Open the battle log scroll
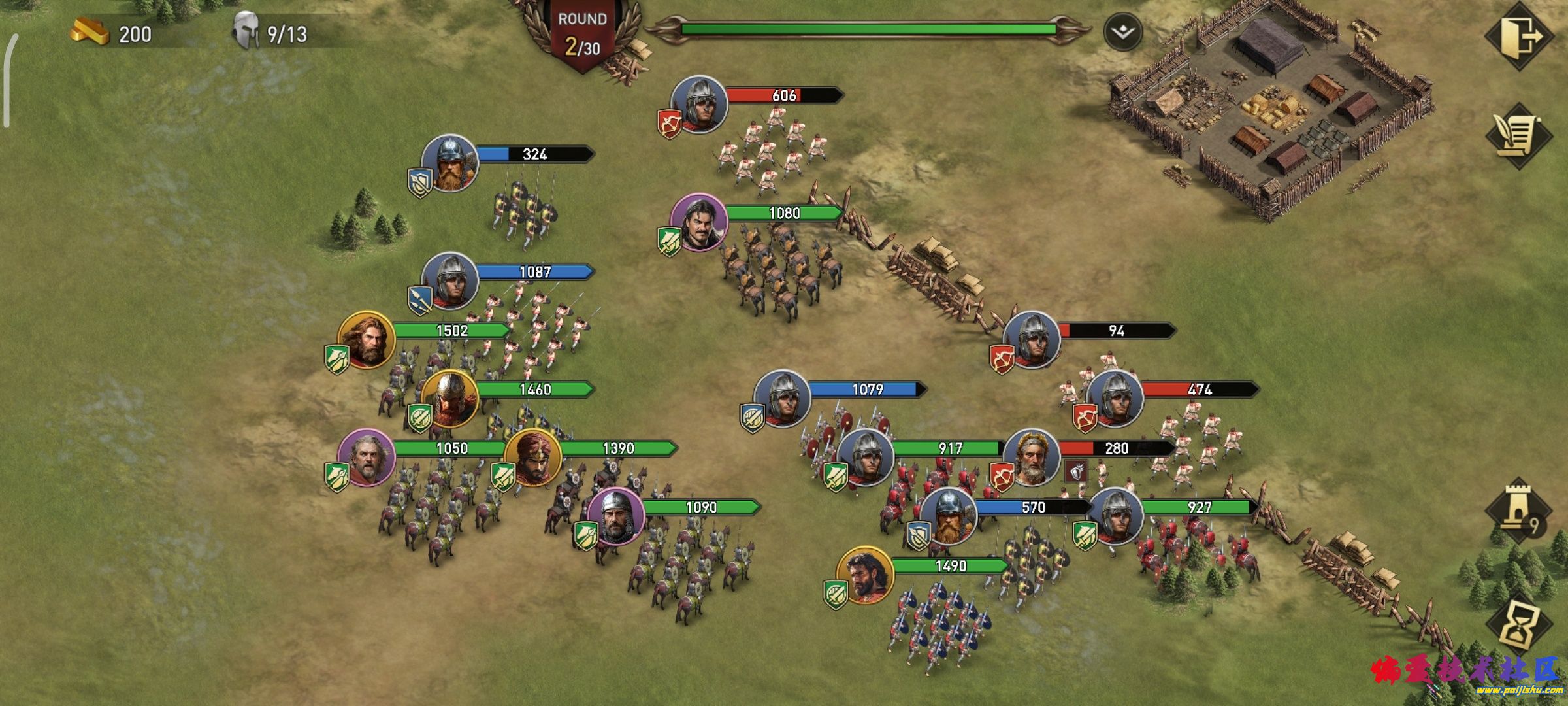This screenshot has width=1568, height=706. [1518, 136]
